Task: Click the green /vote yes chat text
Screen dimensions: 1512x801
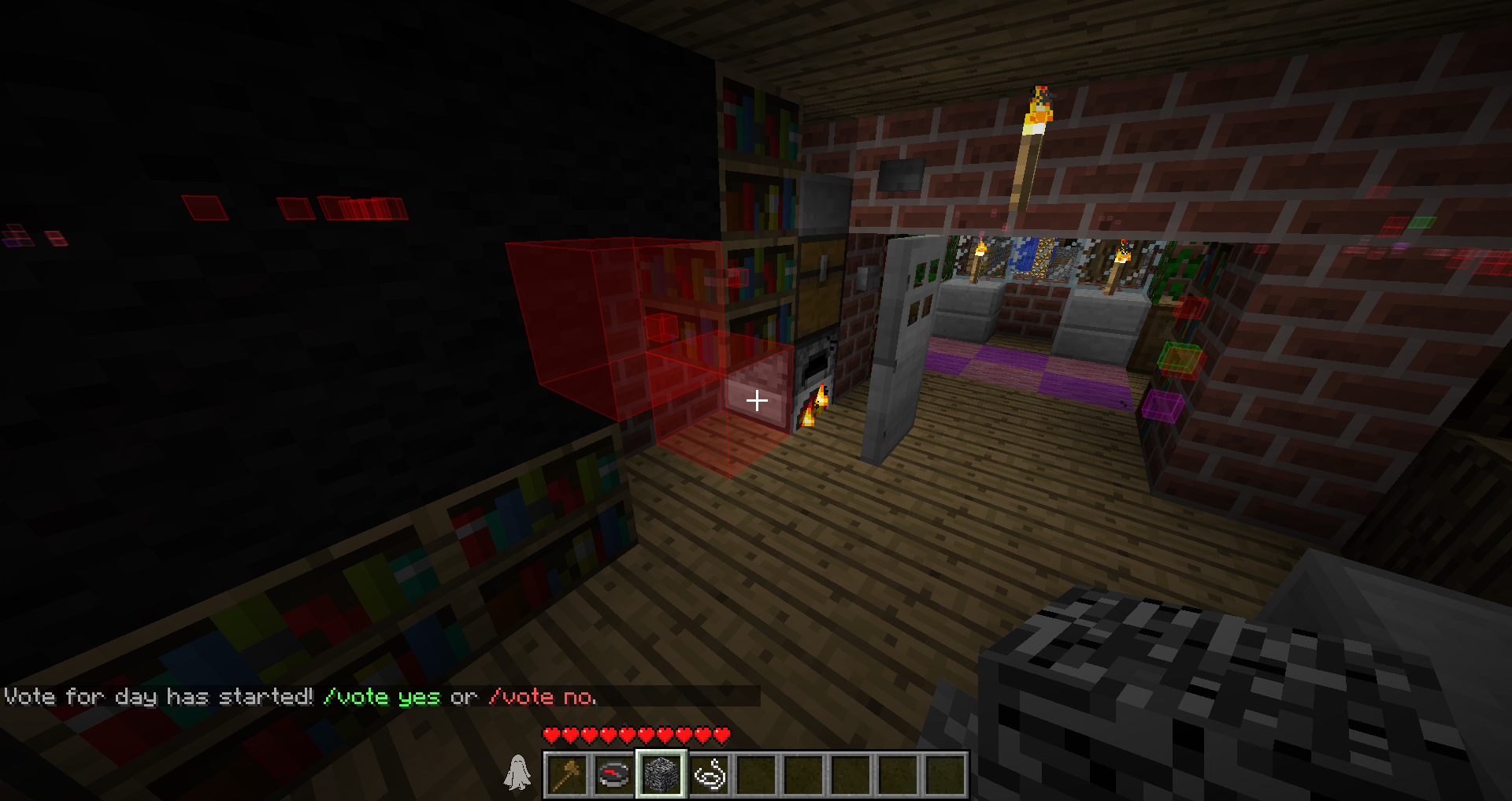Action: coord(382,697)
